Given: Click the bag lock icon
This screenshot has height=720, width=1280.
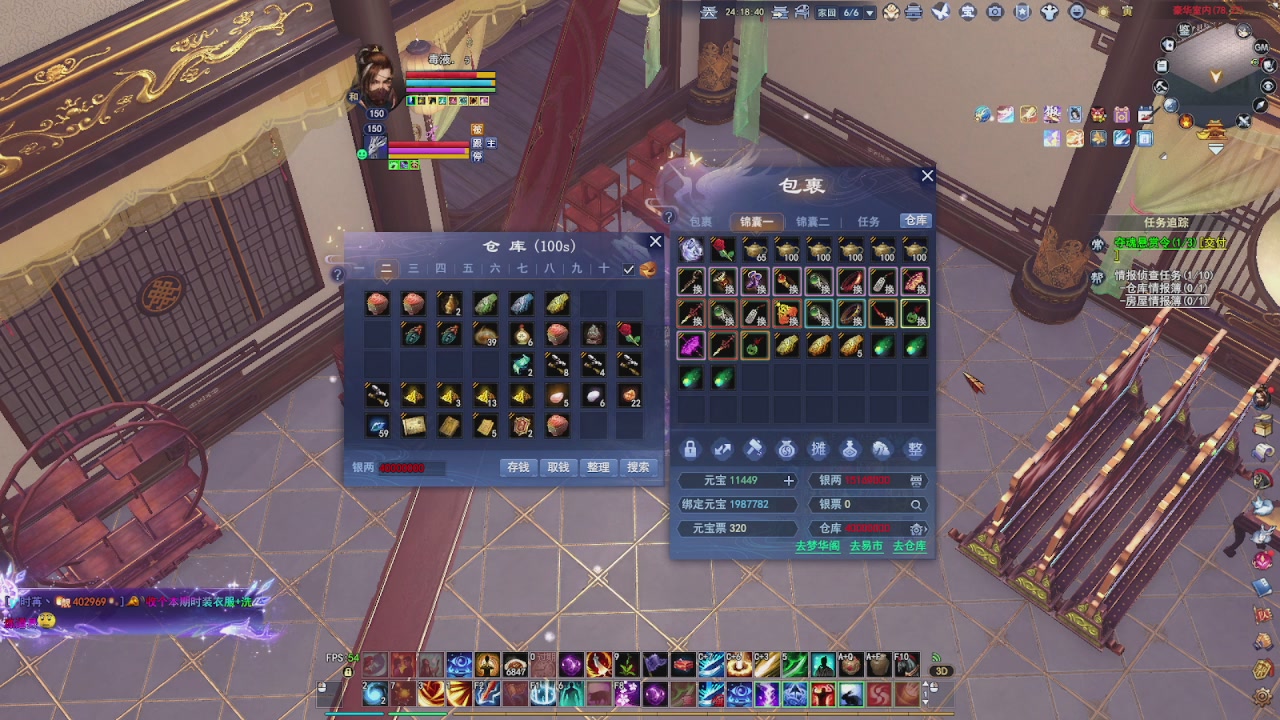Looking at the screenshot, I should pos(690,450).
